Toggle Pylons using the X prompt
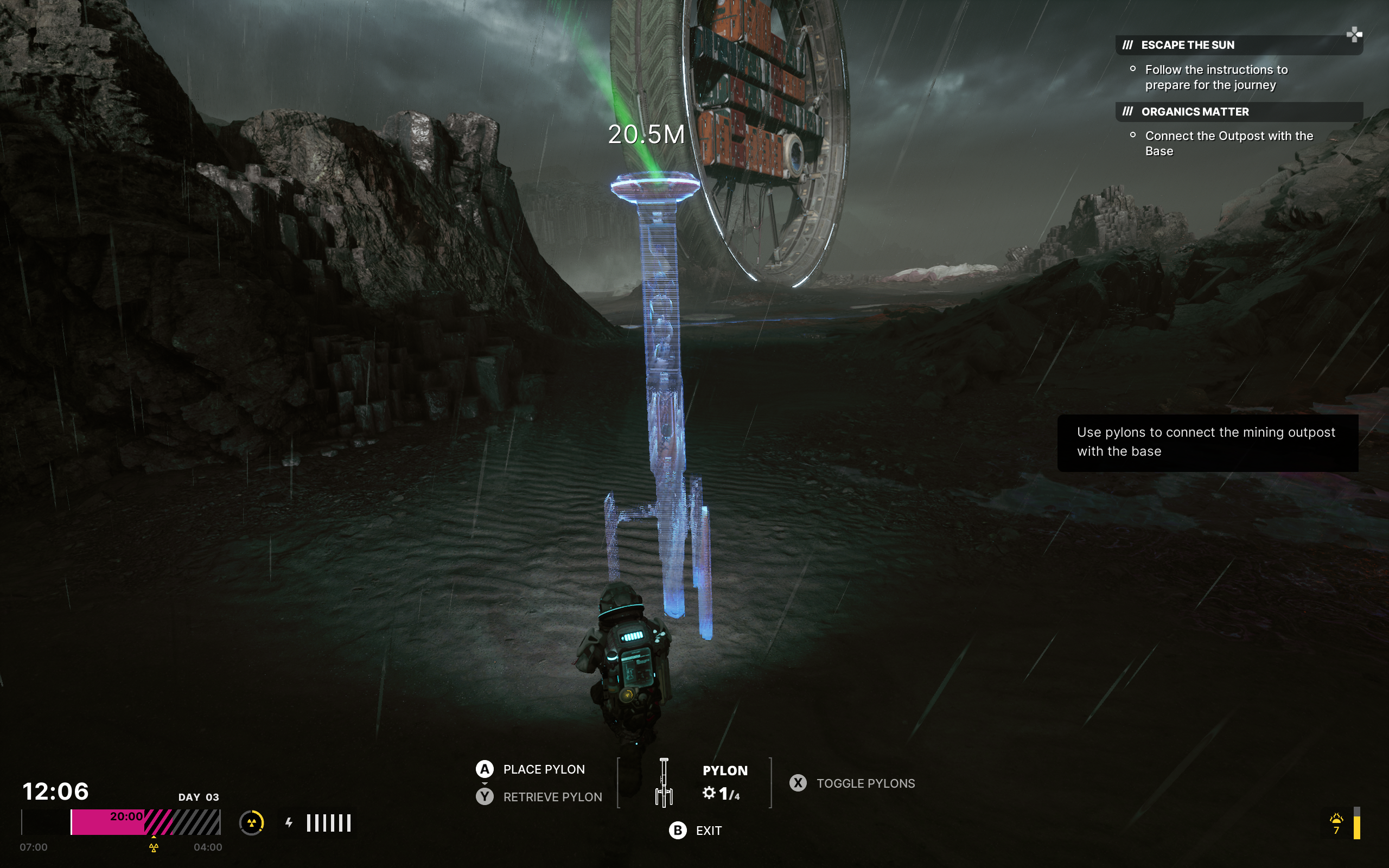 (x=798, y=783)
